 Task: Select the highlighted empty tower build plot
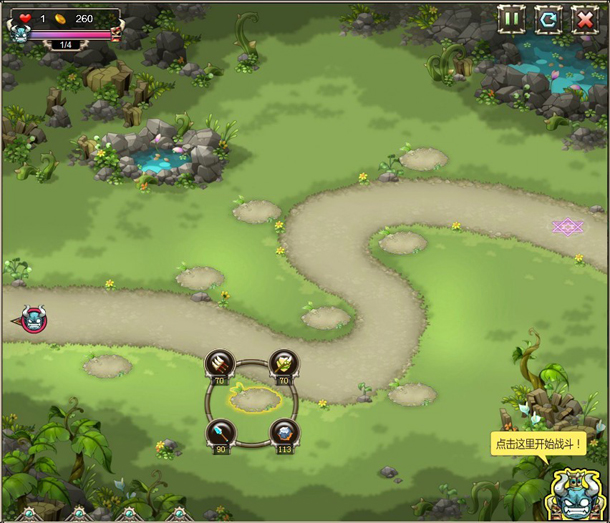click(x=251, y=400)
